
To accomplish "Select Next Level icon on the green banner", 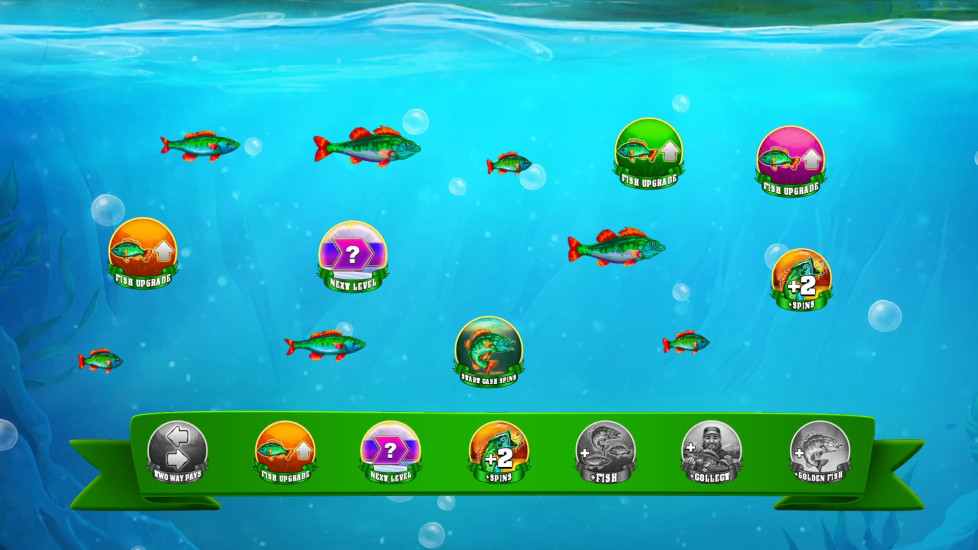I will (391, 452).
